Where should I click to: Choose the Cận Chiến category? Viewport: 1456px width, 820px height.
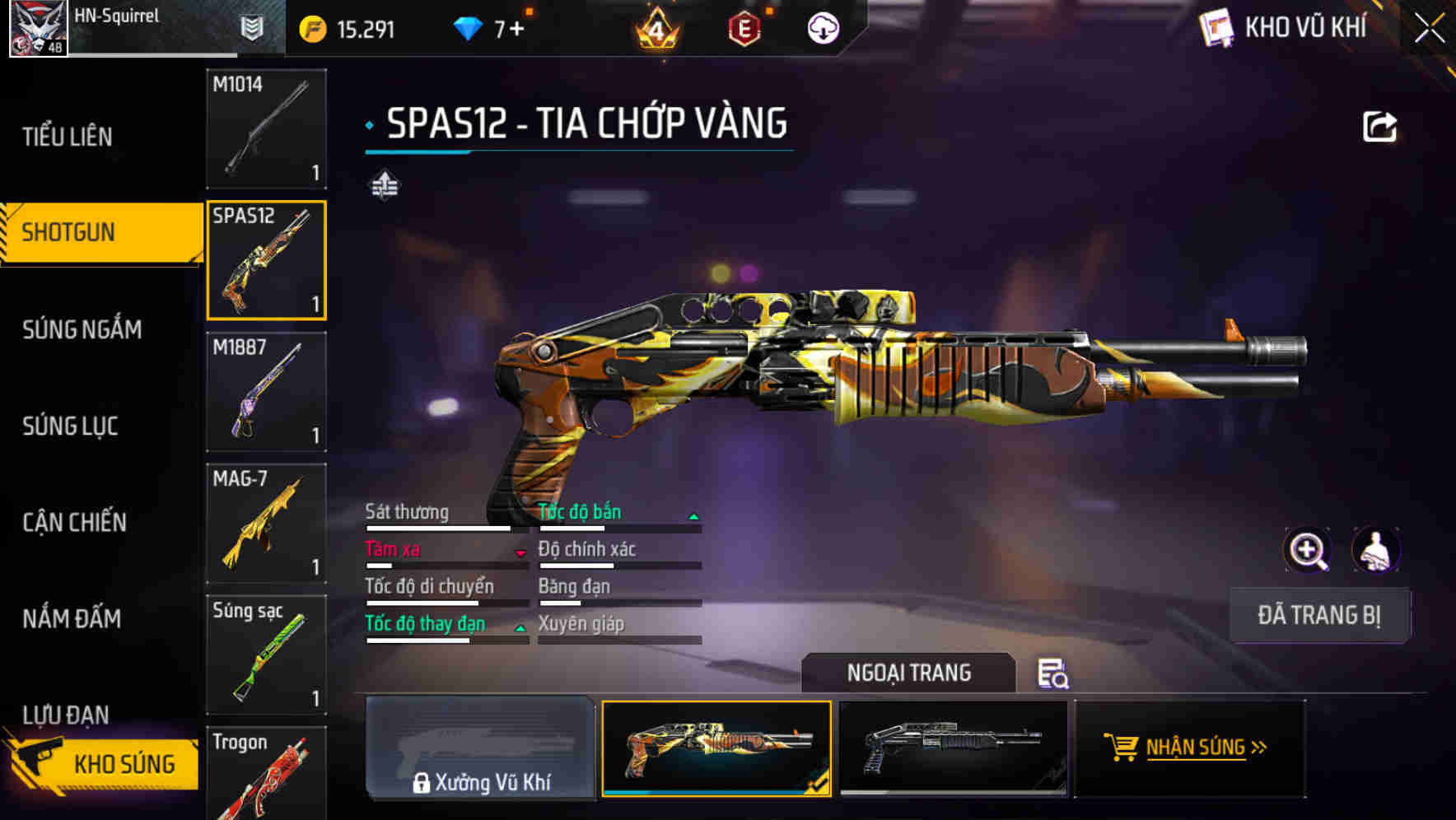tap(75, 522)
